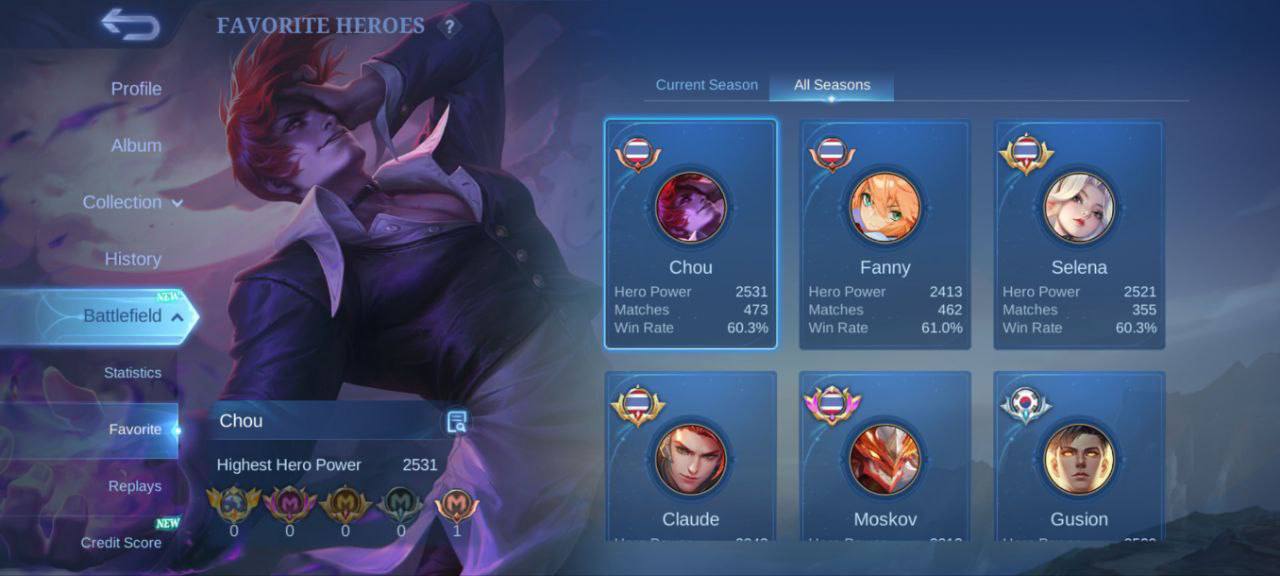Viewport: 1280px width, 576px height.
Task: Collapse the Battlefield menu
Action: [130, 316]
